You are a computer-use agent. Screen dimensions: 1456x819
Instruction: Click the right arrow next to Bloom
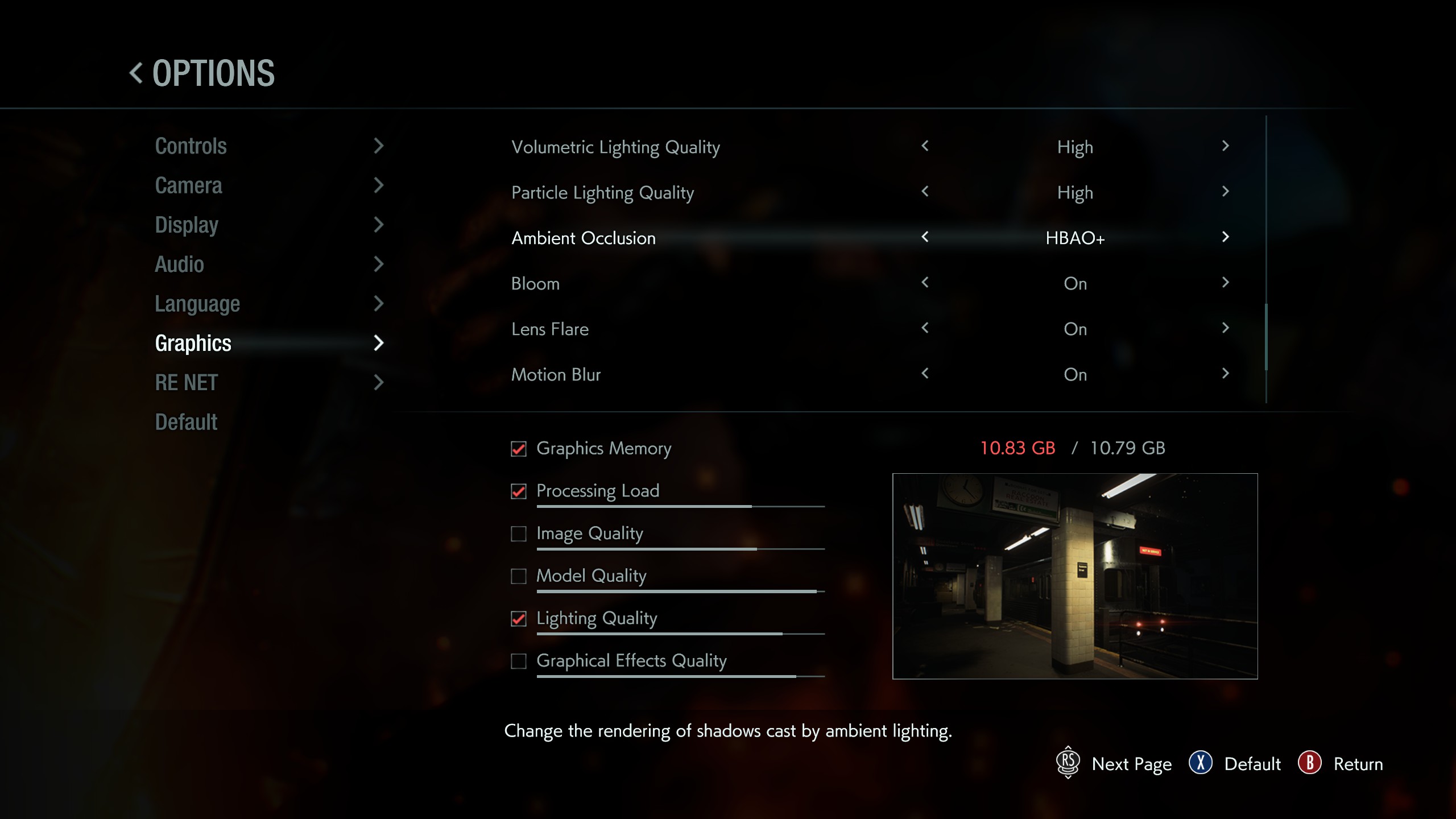point(1225,283)
